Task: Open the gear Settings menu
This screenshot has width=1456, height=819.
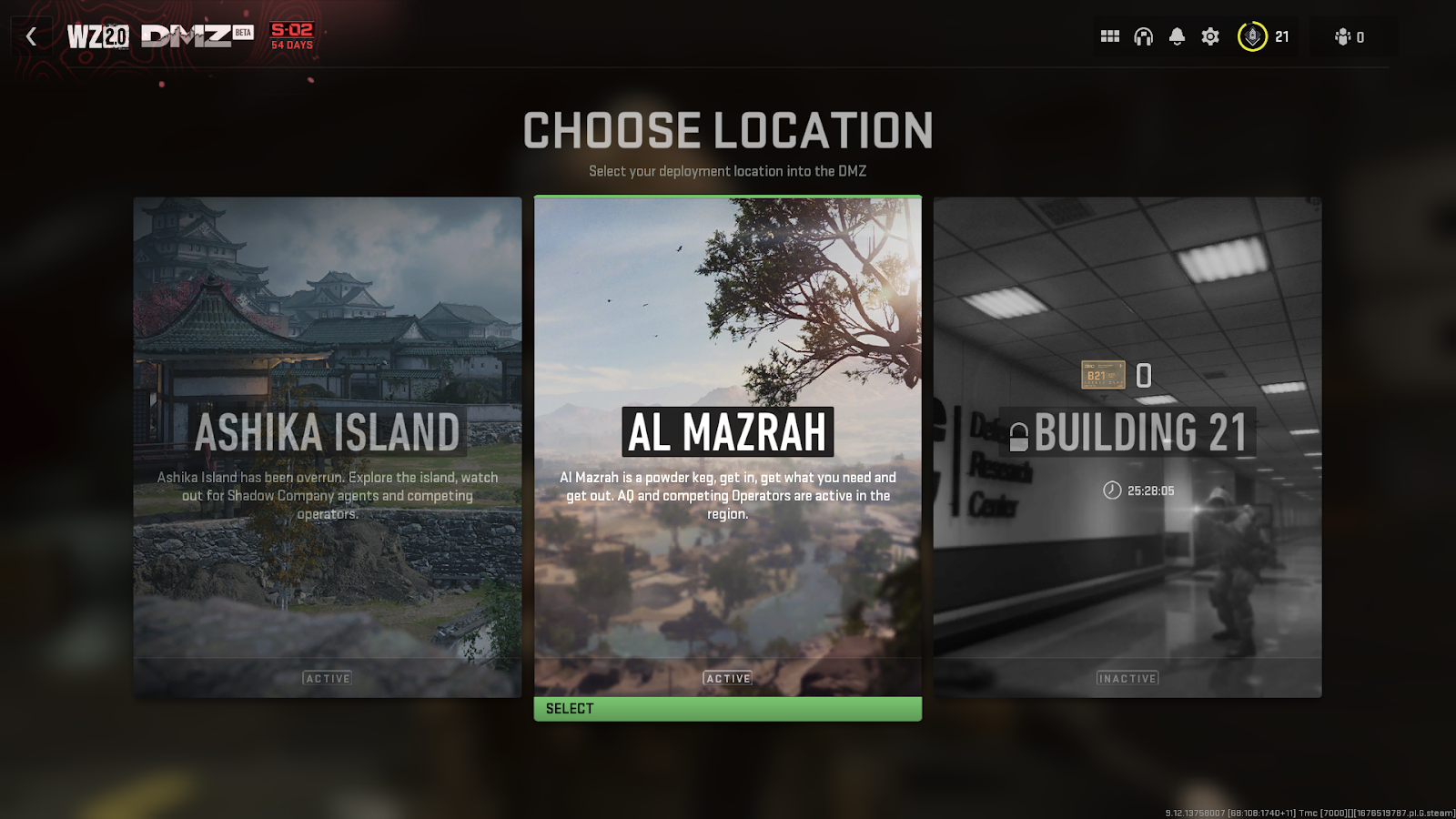Action: click(x=1210, y=36)
